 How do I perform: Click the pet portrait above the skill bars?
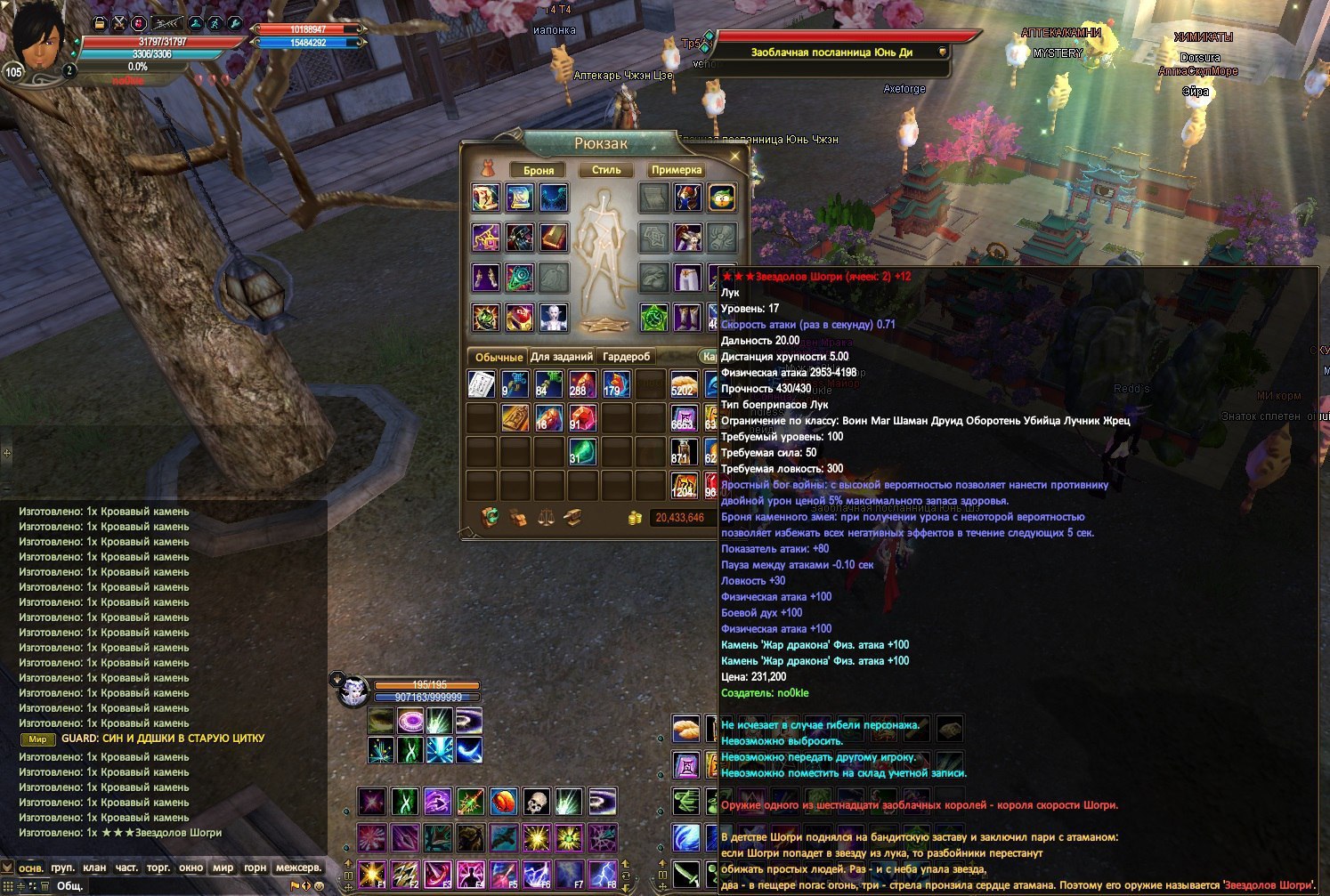(353, 690)
